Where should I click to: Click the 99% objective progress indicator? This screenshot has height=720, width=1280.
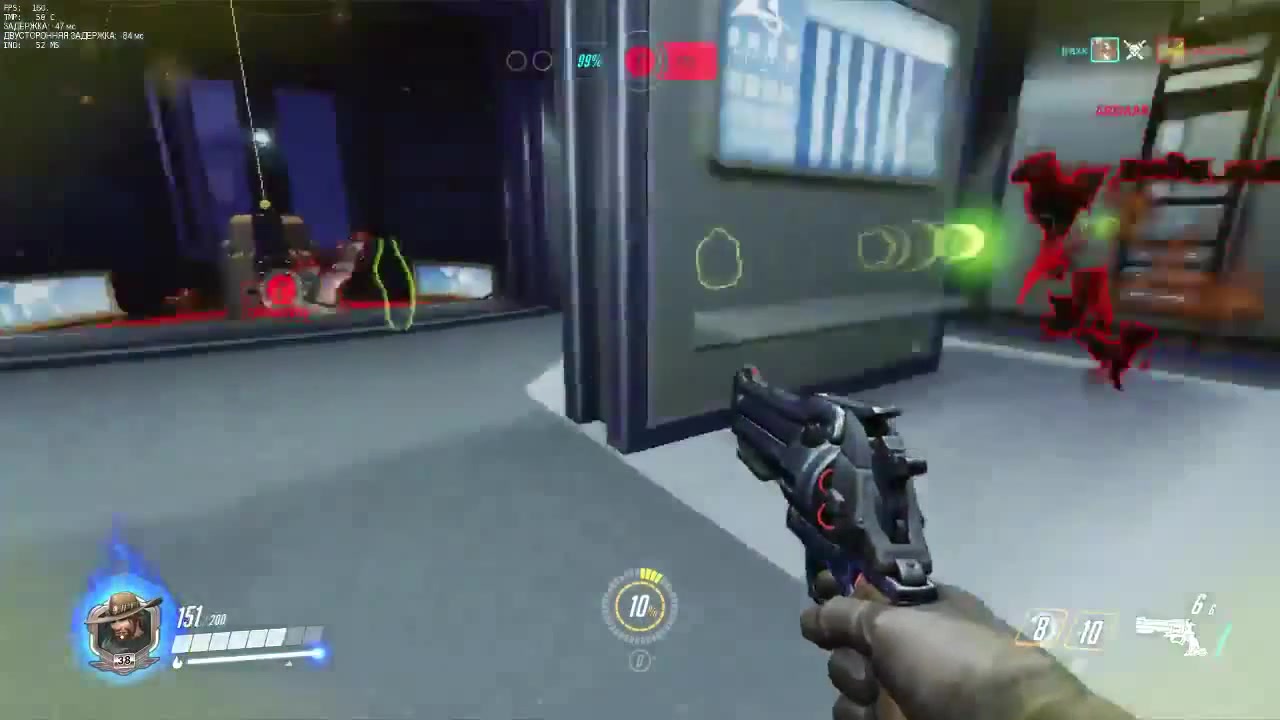click(589, 62)
